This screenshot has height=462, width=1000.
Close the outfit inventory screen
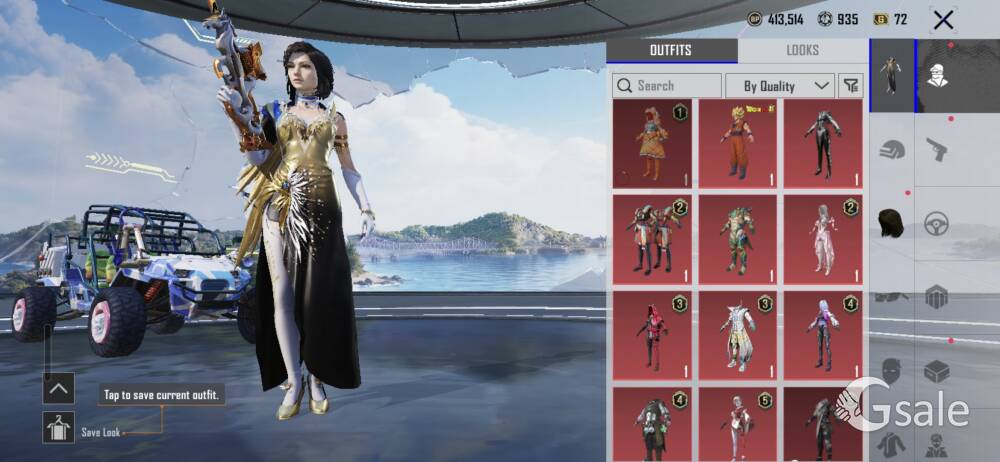(942, 19)
